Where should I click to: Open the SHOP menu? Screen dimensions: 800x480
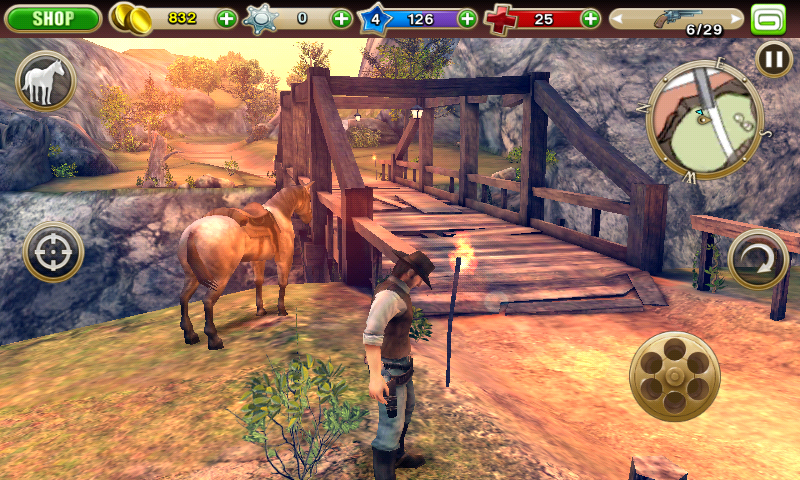pyautogui.click(x=51, y=18)
